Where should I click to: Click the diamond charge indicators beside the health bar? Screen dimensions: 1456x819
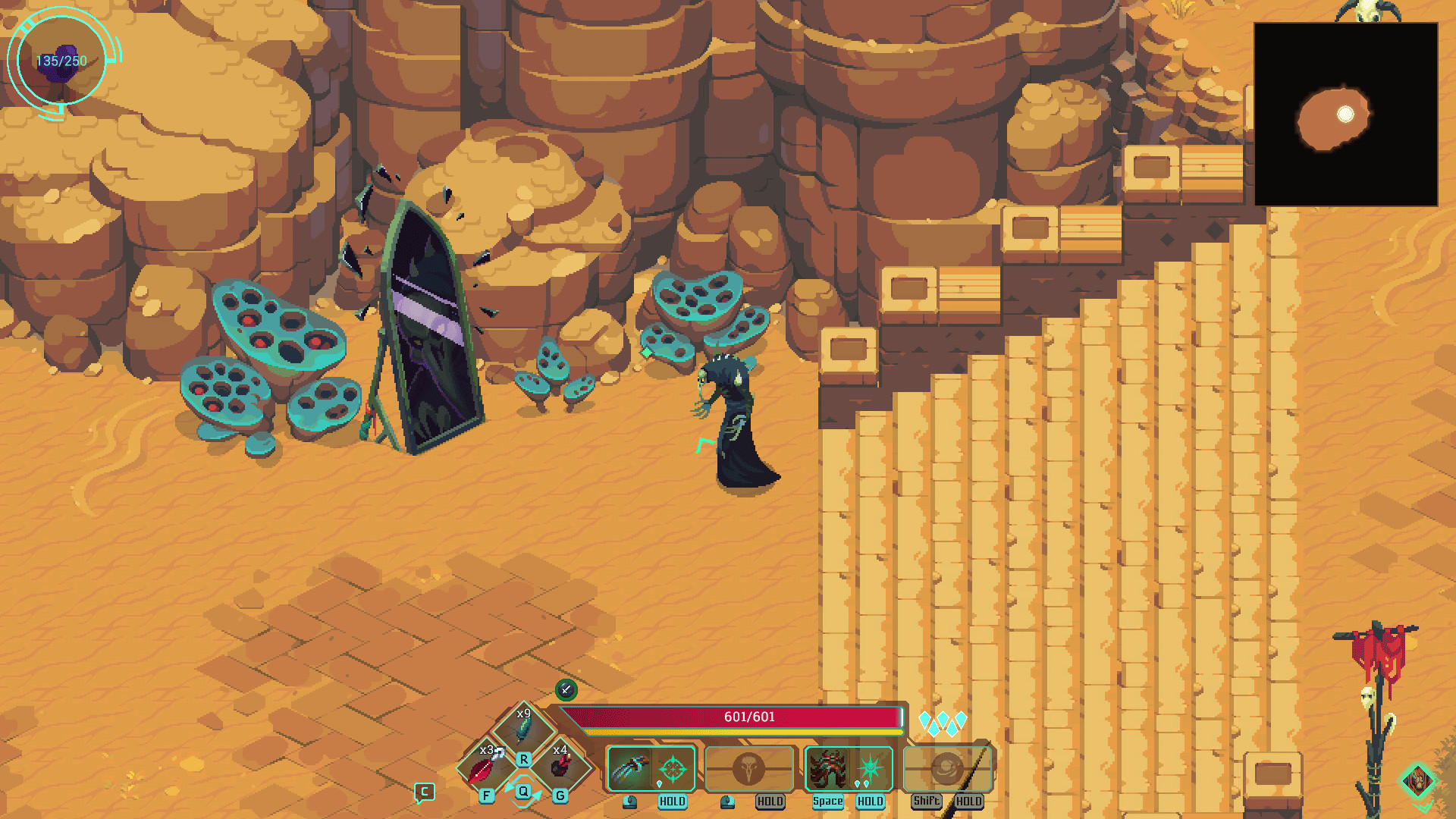click(943, 723)
